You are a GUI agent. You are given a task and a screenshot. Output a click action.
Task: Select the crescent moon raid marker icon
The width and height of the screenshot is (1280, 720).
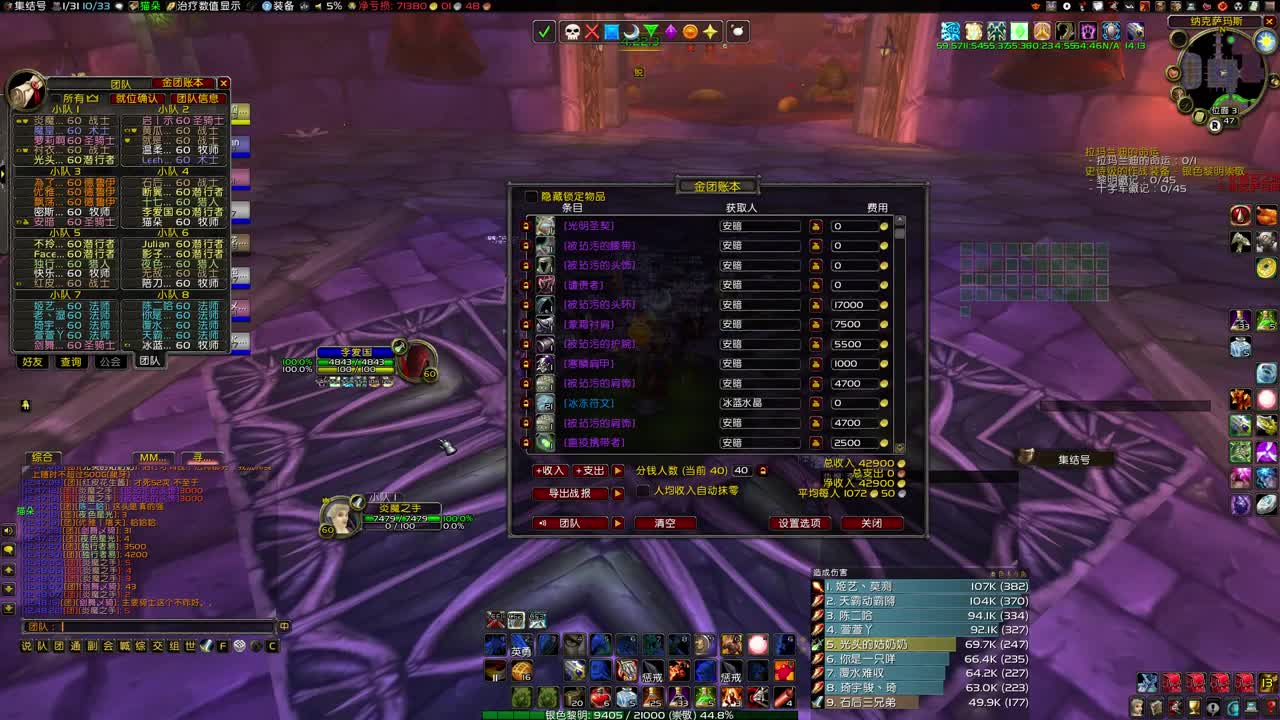(631, 31)
